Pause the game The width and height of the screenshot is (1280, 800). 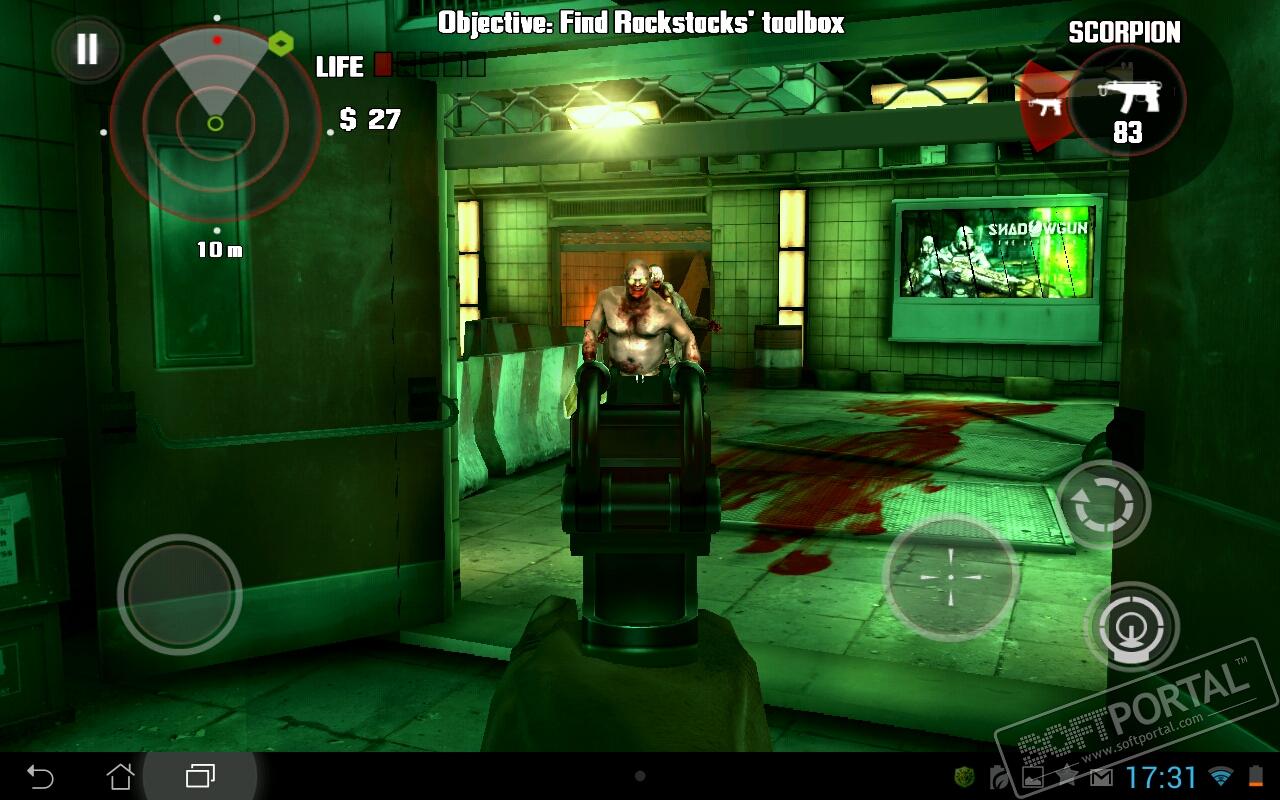pos(87,50)
